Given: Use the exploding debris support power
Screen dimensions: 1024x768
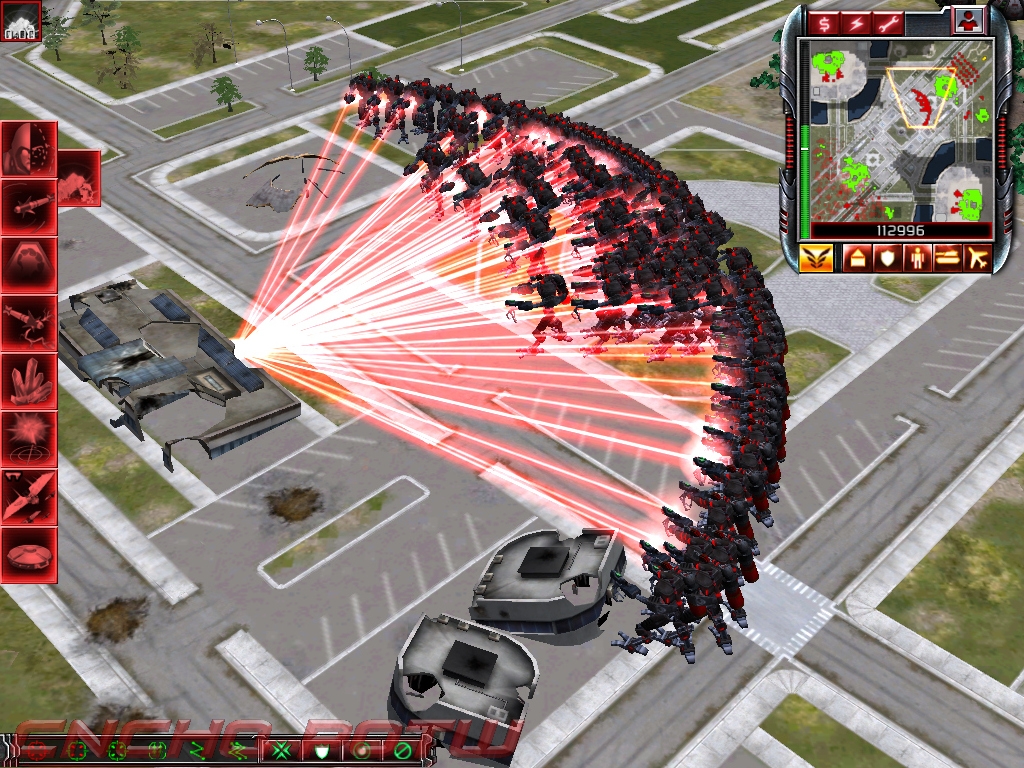Looking at the screenshot, I should pyautogui.click(x=78, y=178).
